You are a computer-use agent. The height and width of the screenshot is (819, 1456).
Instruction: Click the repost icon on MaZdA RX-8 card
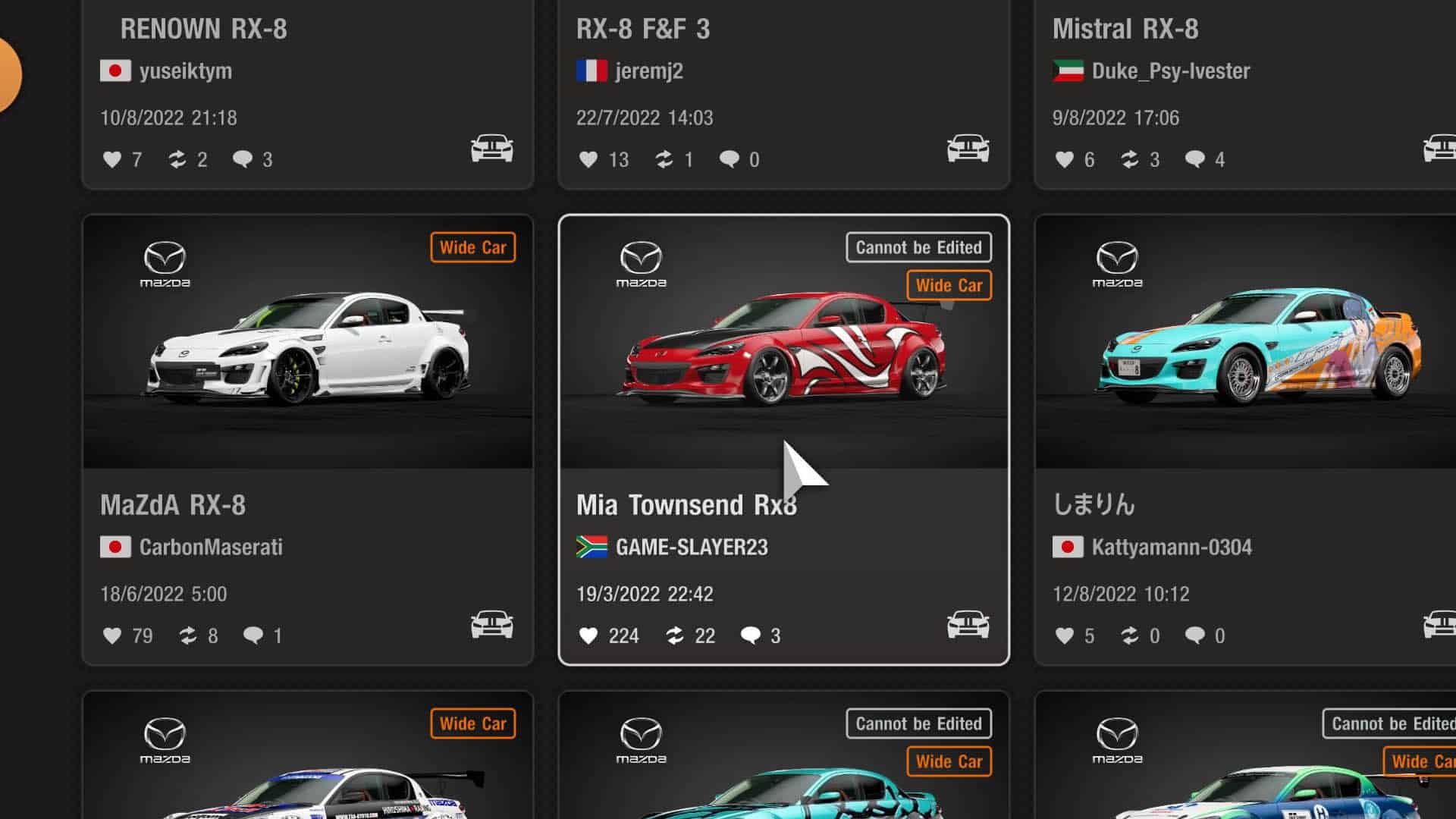189,636
